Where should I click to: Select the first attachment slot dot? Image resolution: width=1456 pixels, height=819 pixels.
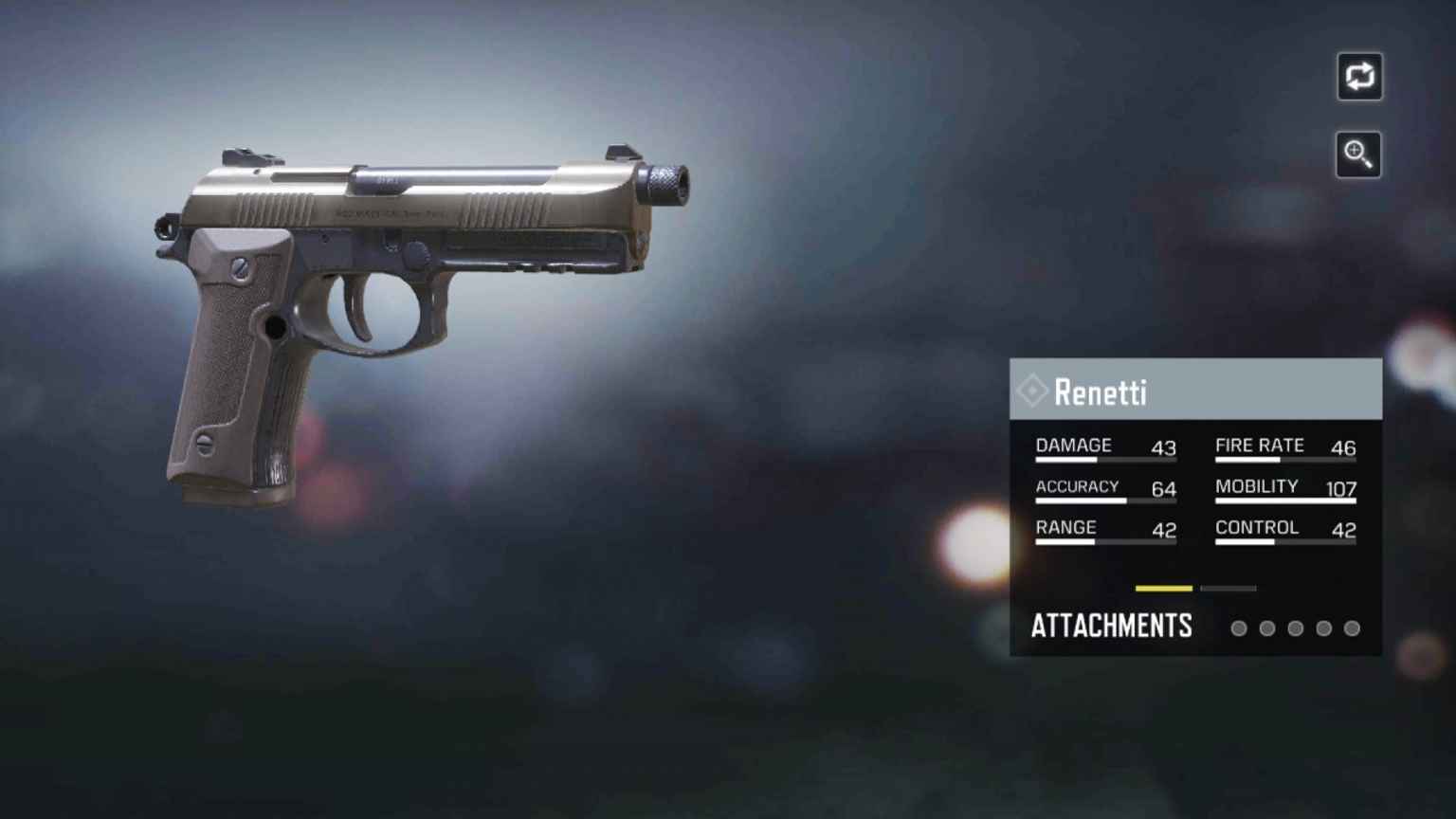coord(1240,628)
